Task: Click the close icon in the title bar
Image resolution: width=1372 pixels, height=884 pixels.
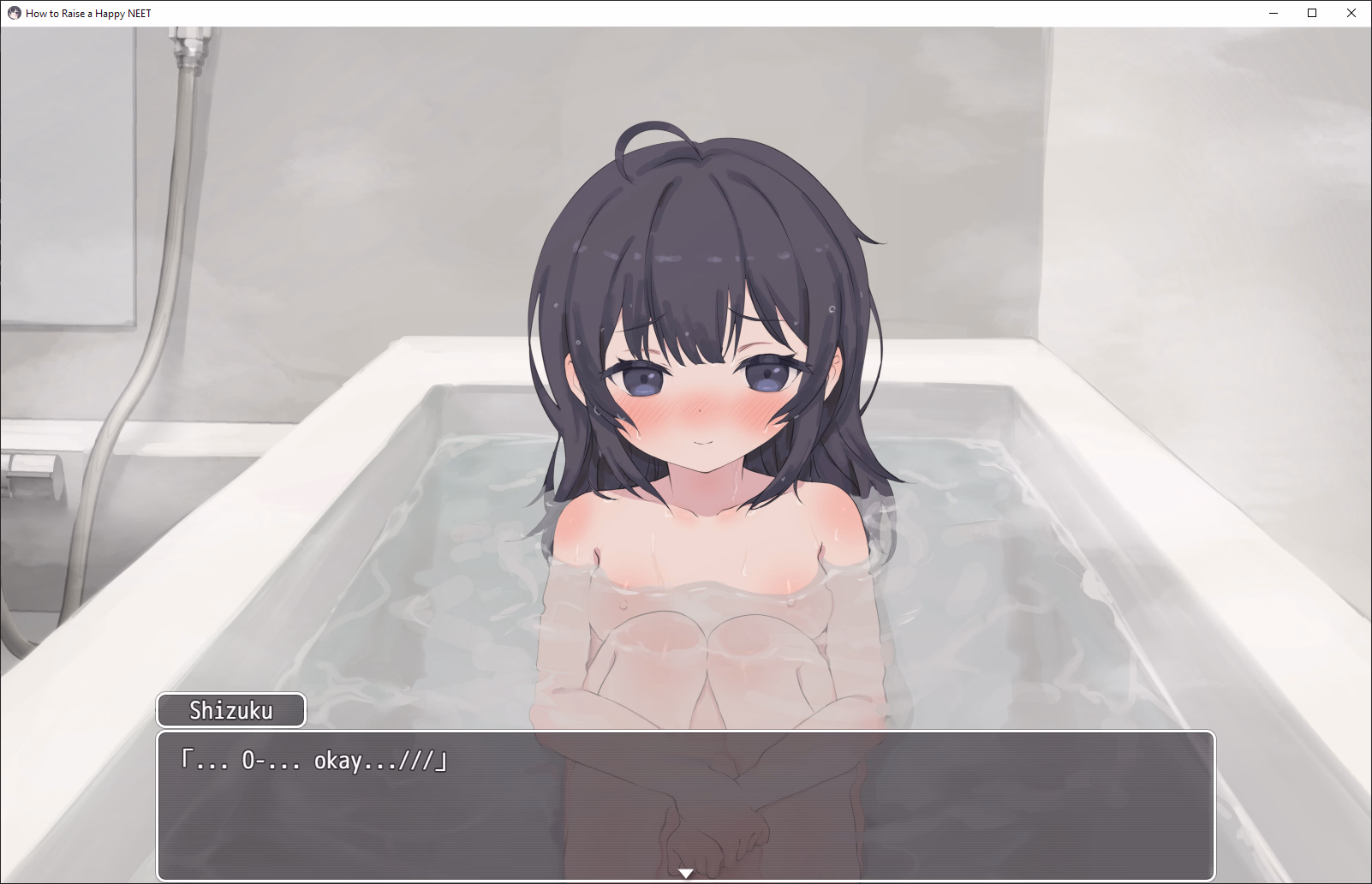Action: pyautogui.click(x=1351, y=13)
